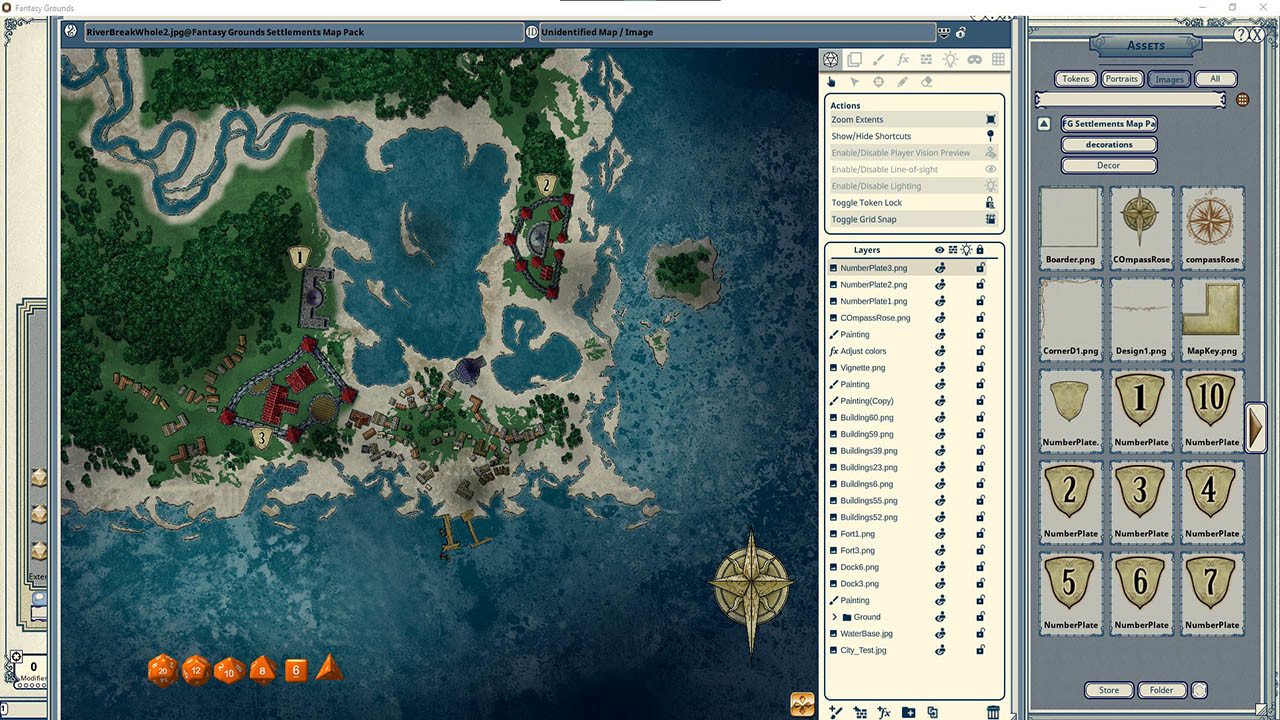Roll the orange d20 die

(162, 670)
